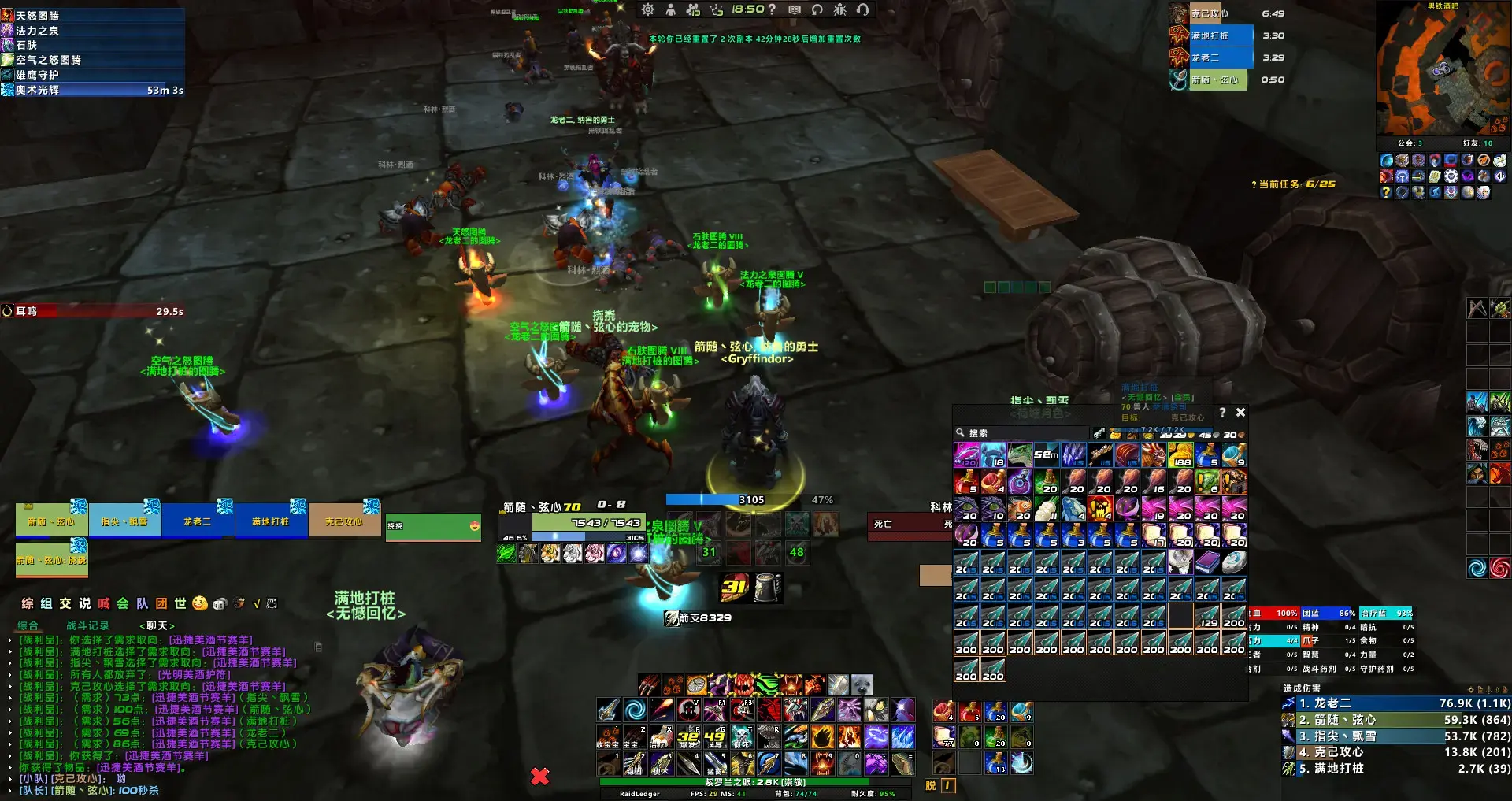Screen dimensions: 1512x801
Task: Open the help question mark in bag window
Action: 1222,412
